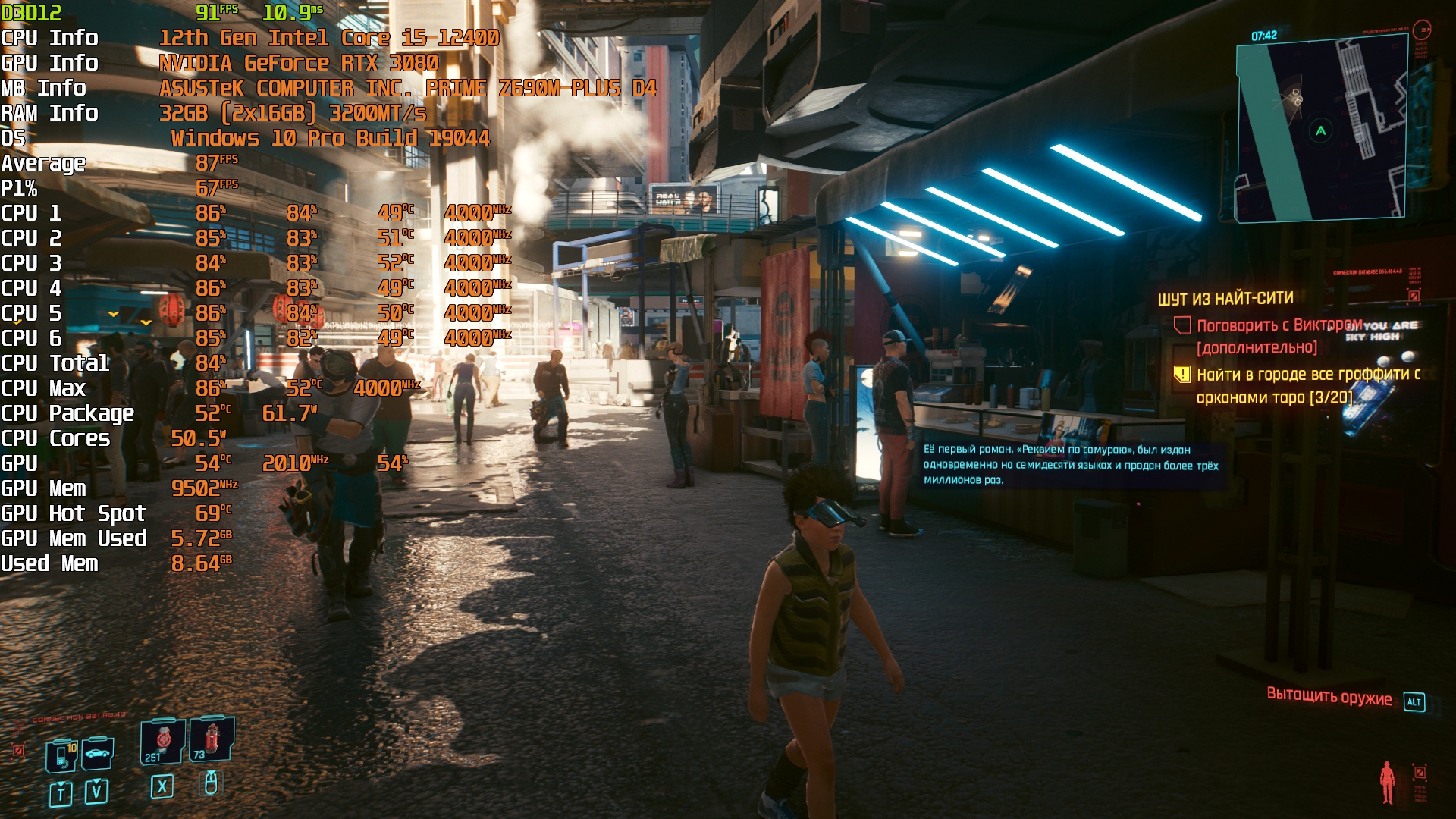This screenshot has height=819, width=1456.
Task: Select the quest title "ШУТ ИЗ НАЙТ-СИТИ"
Action: point(1225,299)
